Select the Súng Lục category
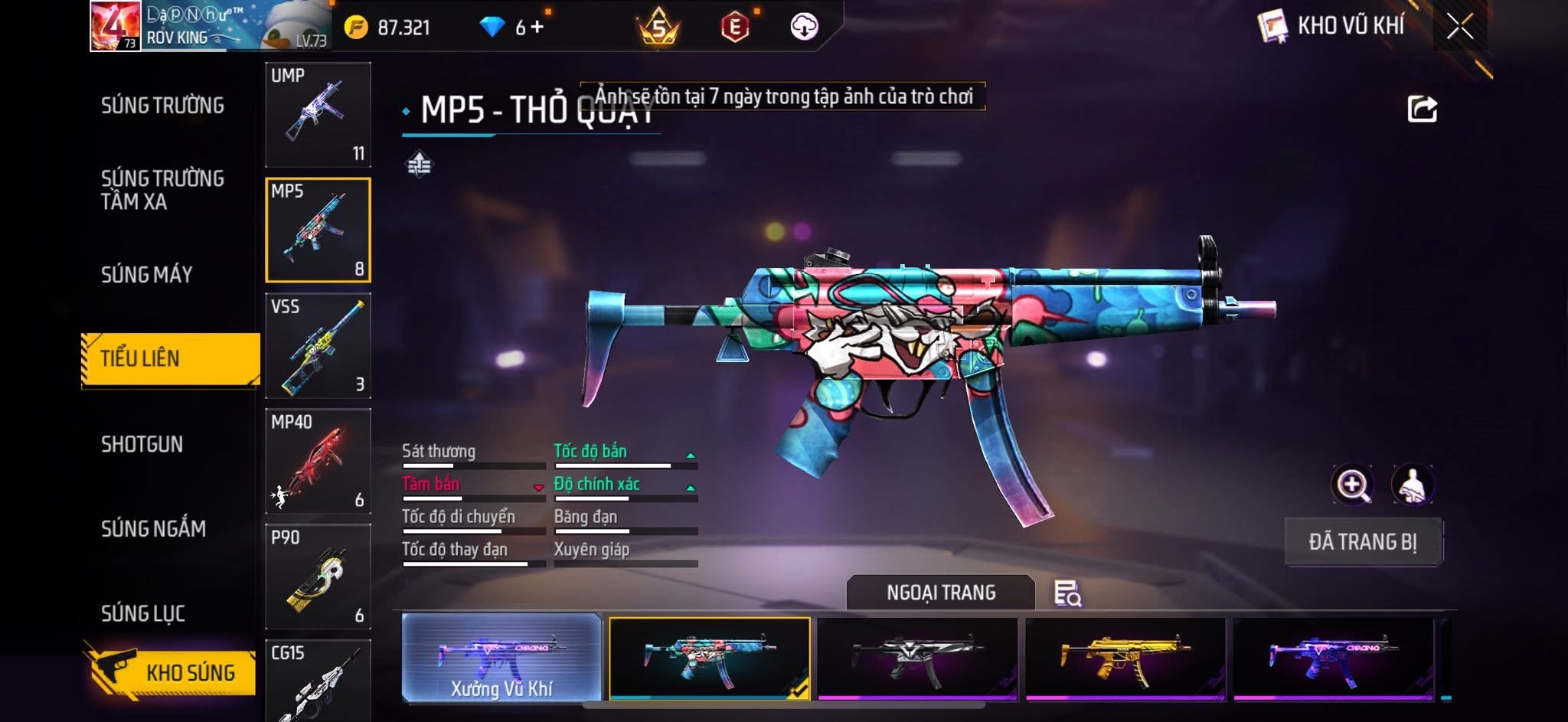 [143, 613]
